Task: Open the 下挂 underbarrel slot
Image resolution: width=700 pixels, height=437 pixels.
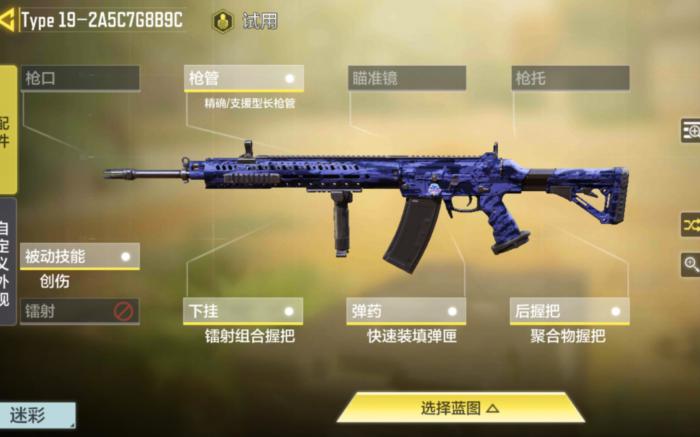Action: click(x=244, y=311)
